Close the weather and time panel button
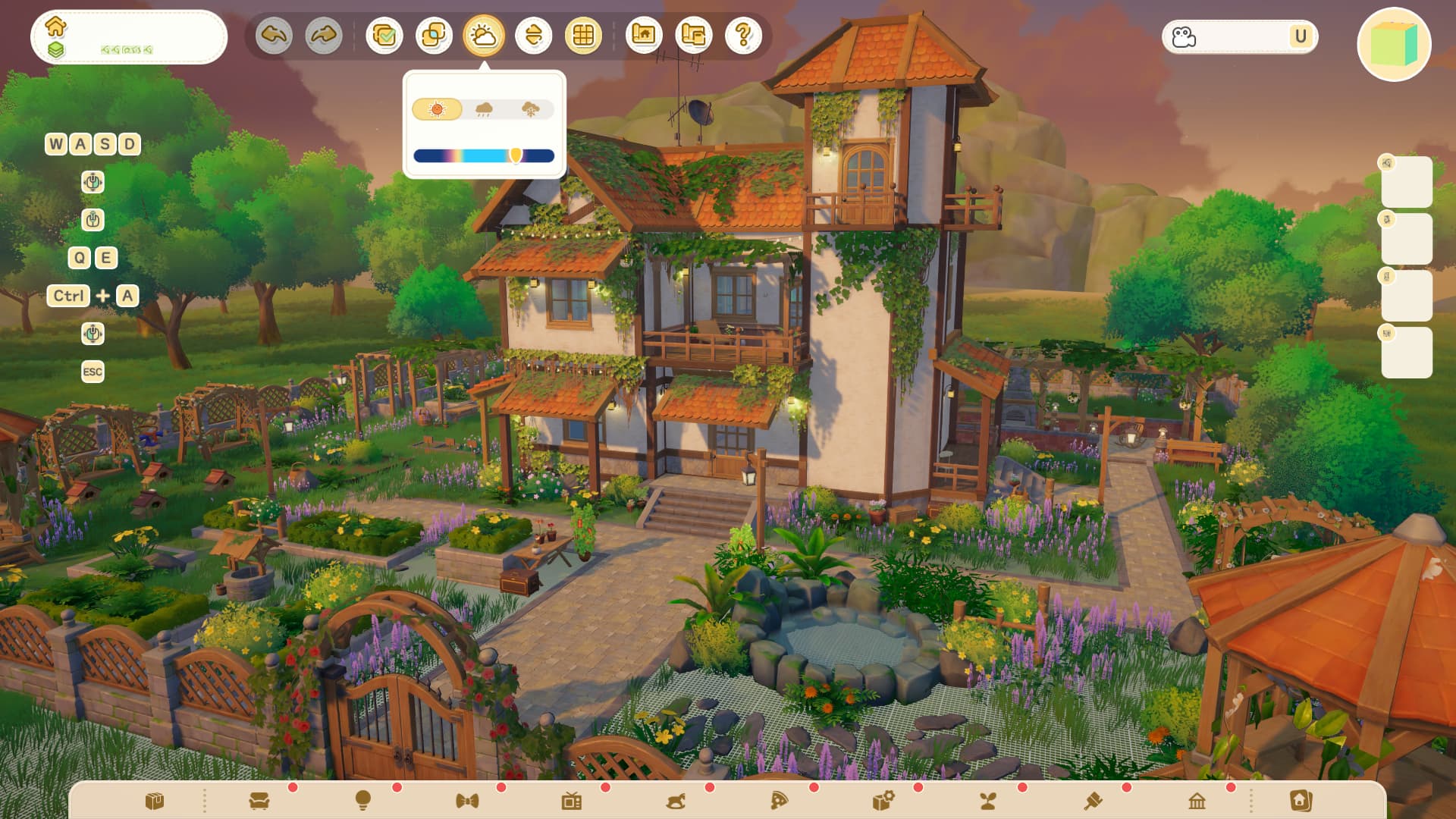1456x819 pixels. pyautogui.click(x=484, y=36)
